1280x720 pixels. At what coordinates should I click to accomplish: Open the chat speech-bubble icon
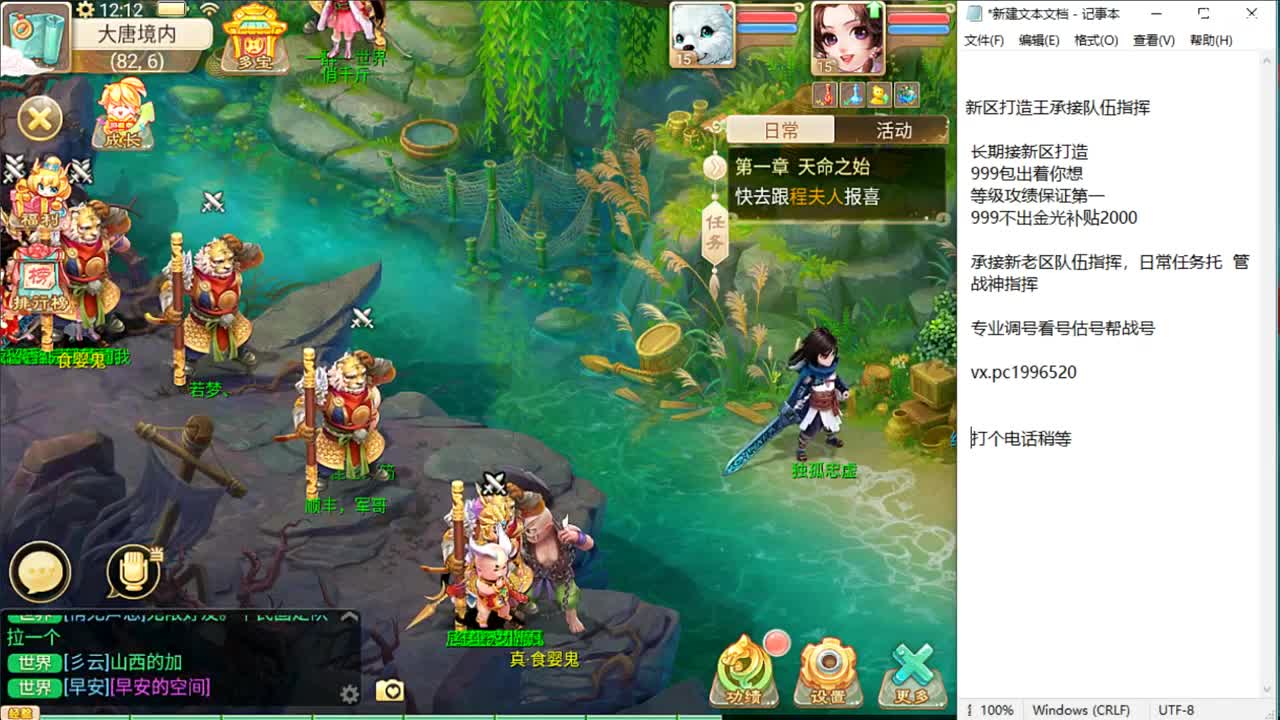click(38, 572)
